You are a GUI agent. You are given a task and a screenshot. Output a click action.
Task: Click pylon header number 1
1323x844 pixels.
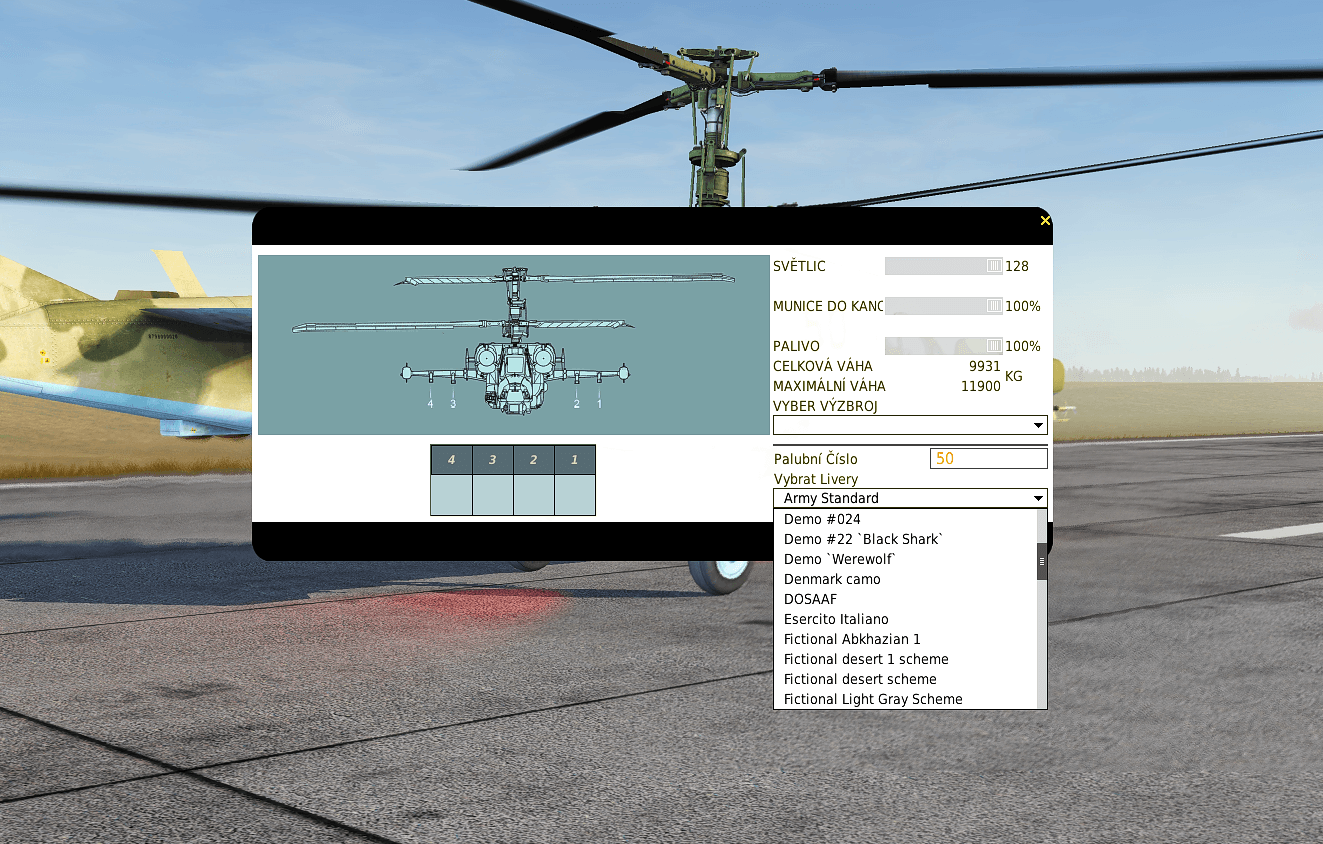pos(575,460)
